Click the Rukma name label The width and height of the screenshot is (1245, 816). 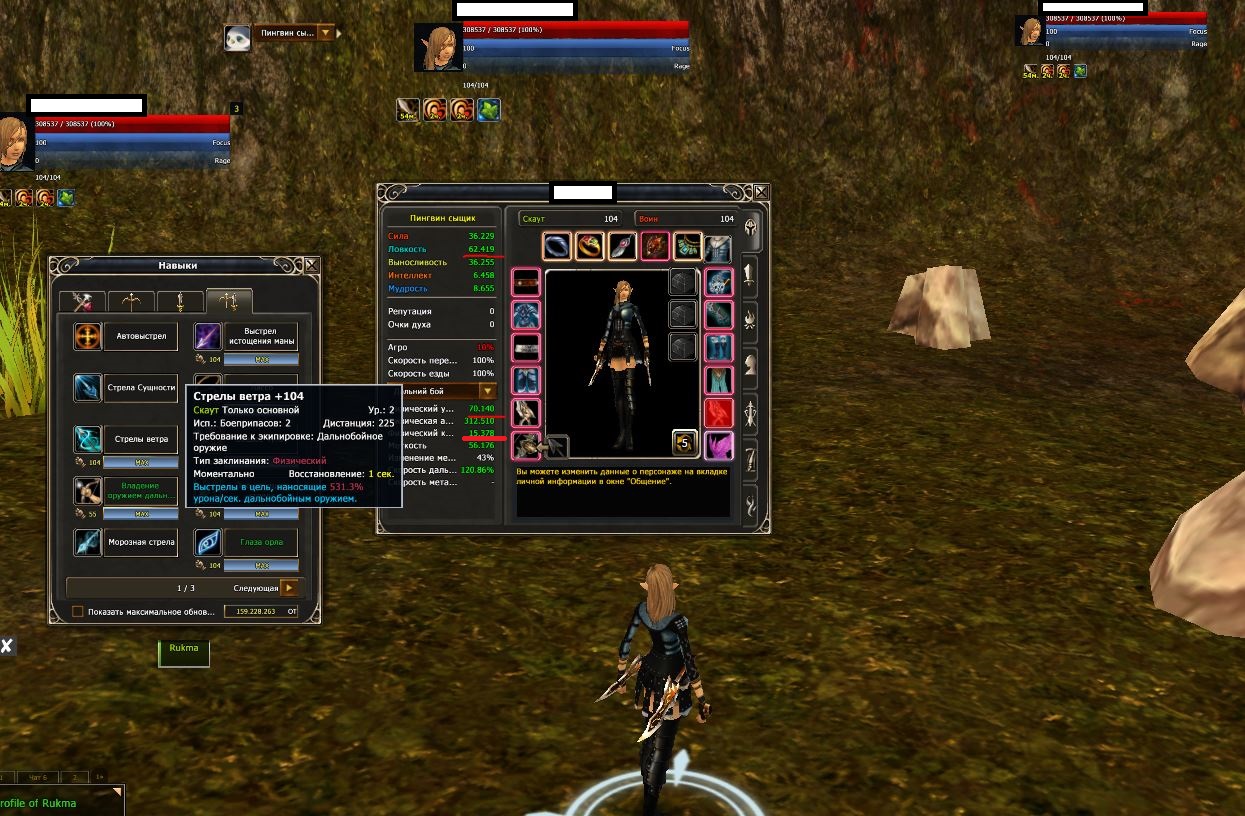click(x=184, y=649)
